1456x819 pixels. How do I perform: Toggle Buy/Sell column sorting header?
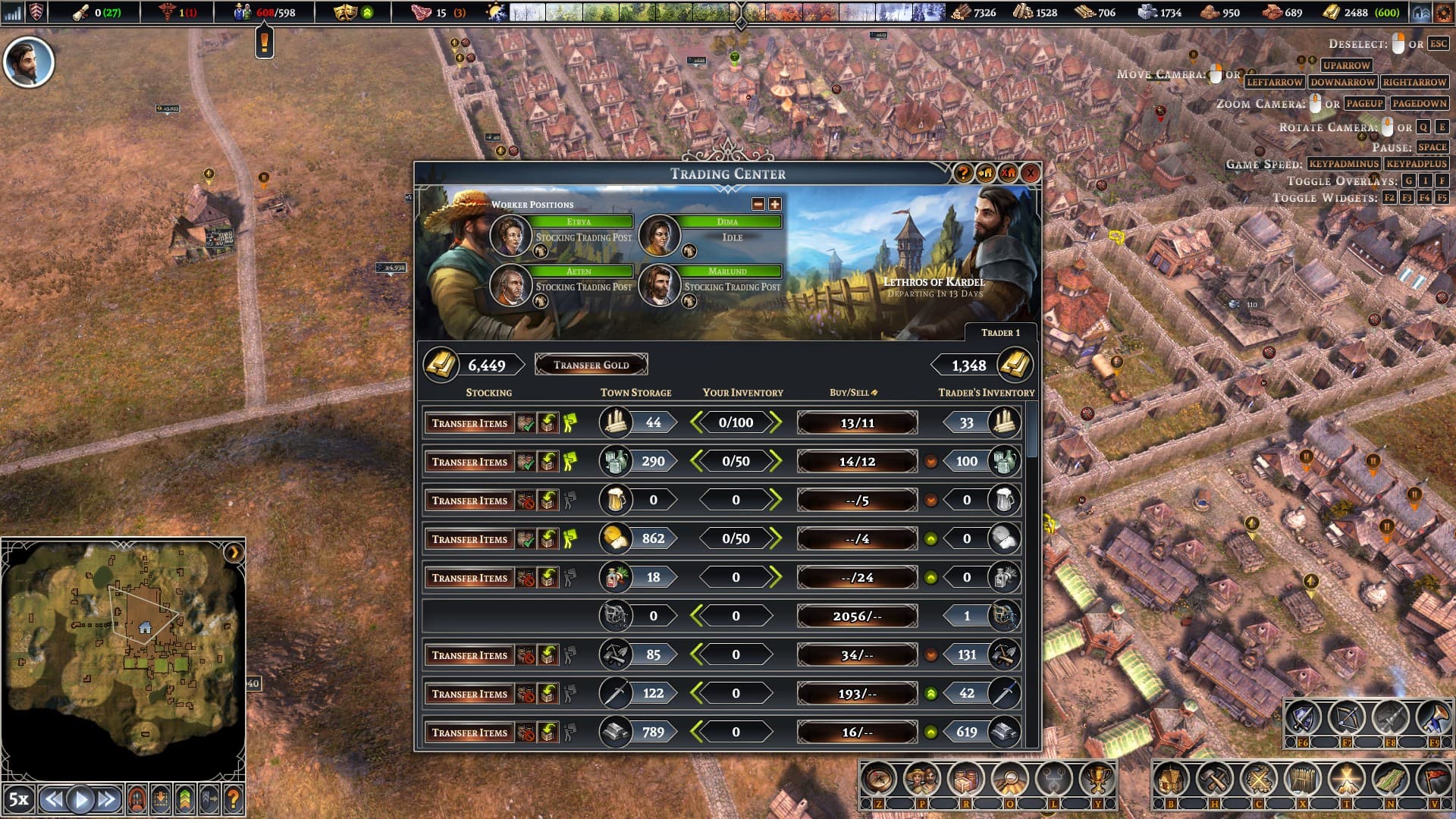(x=852, y=393)
